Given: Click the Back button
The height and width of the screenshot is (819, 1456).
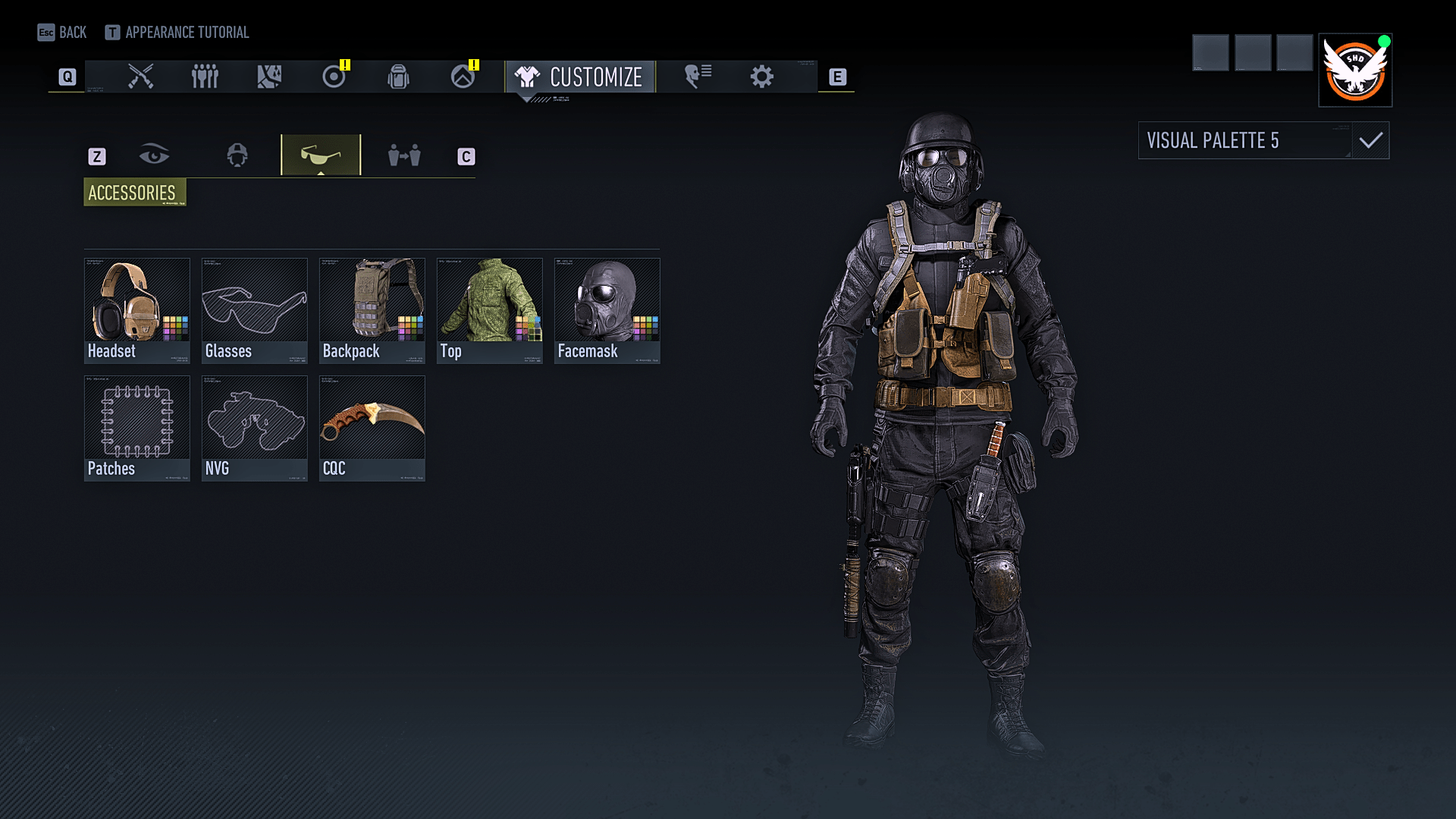Looking at the screenshot, I should (62, 33).
